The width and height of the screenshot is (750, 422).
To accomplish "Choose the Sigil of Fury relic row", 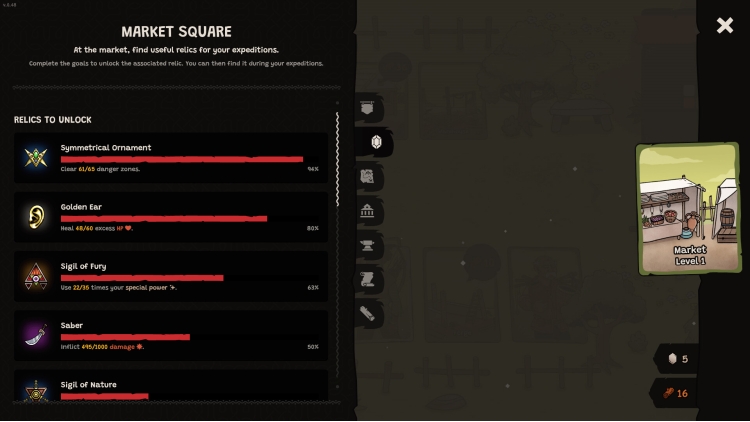I will point(171,276).
